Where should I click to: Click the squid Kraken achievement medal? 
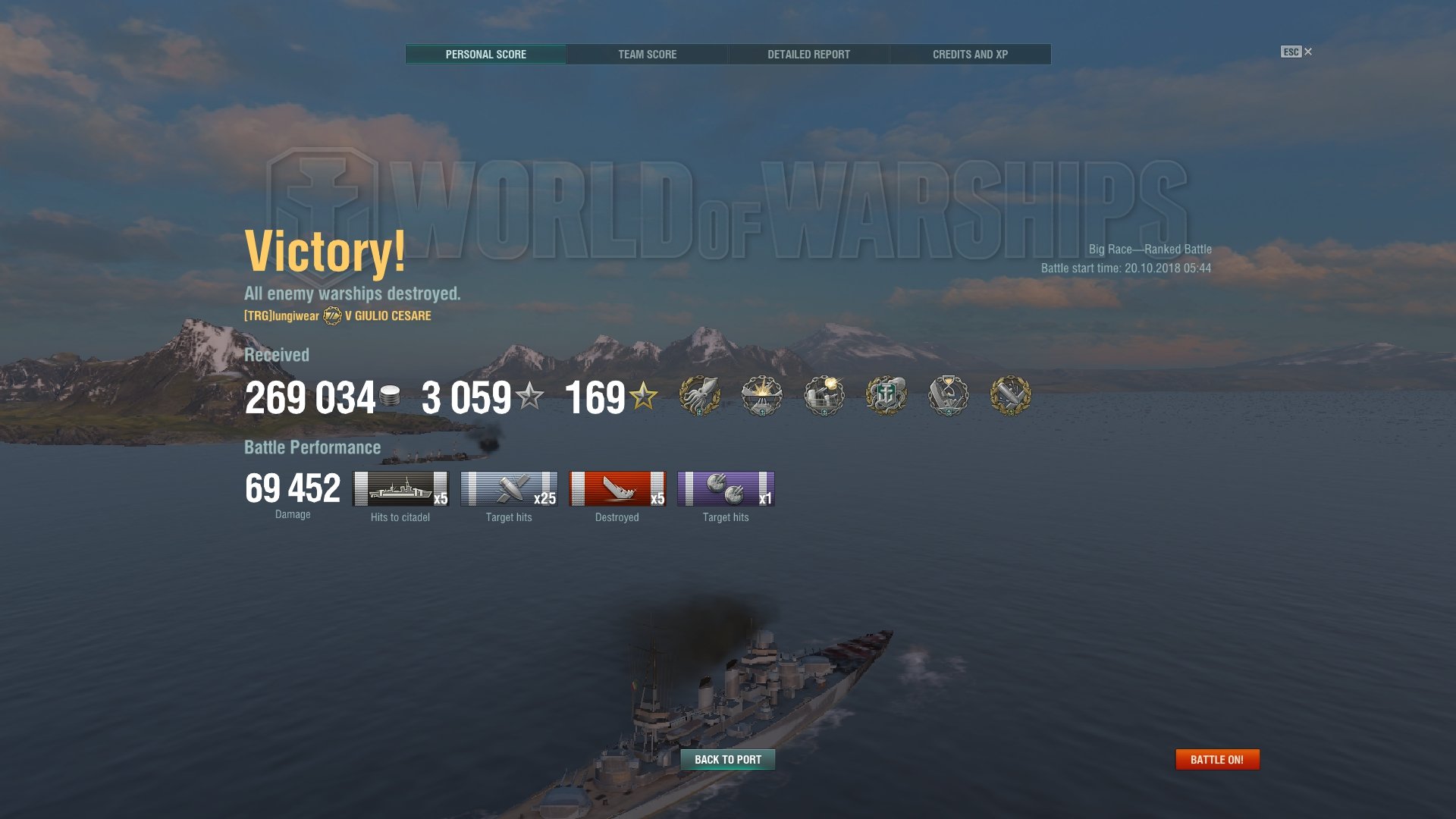point(699,395)
